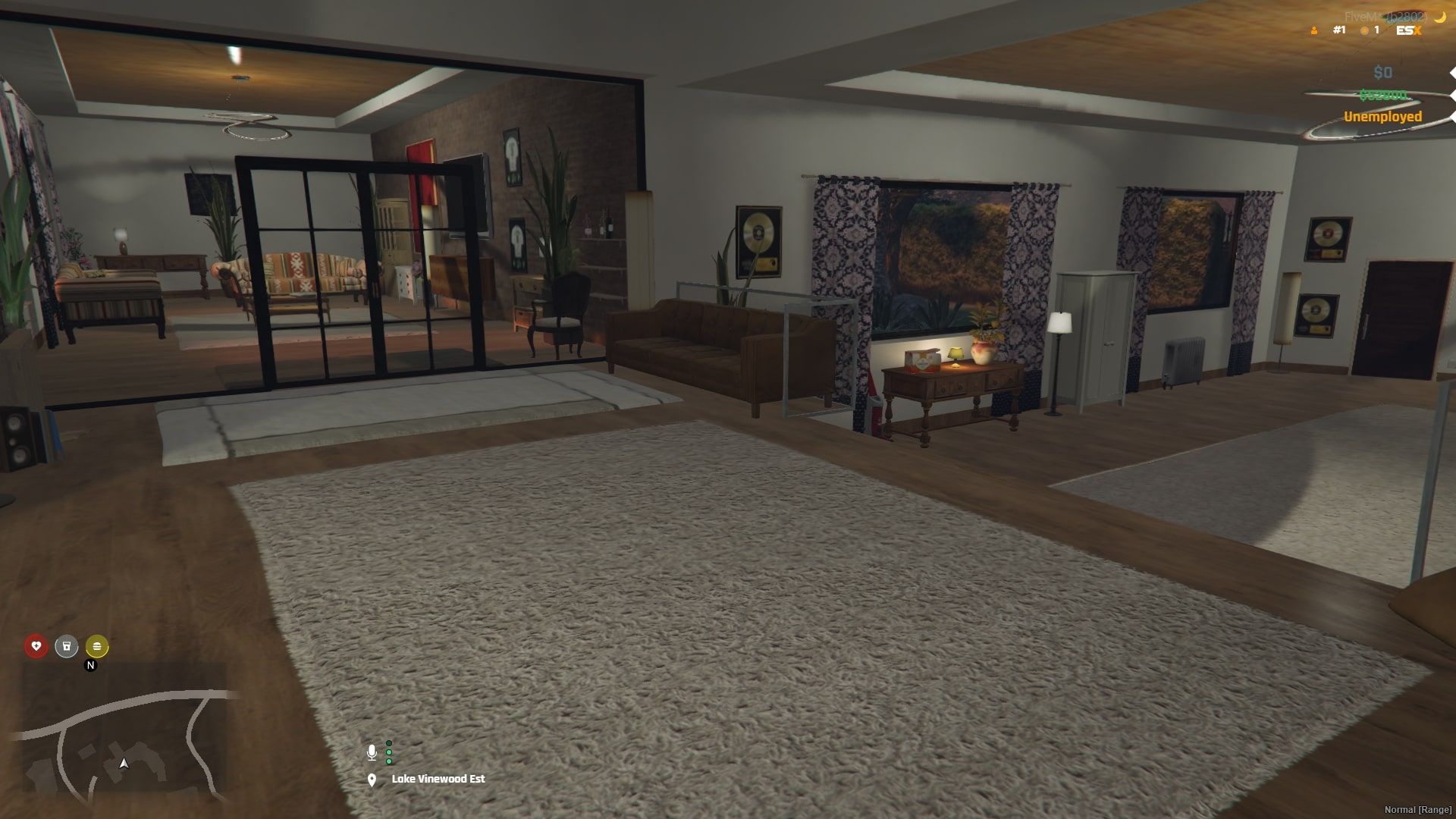Click the N compass marker above the minimap
Image resolution: width=1456 pixels, height=819 pixels.
coord(90,665)
